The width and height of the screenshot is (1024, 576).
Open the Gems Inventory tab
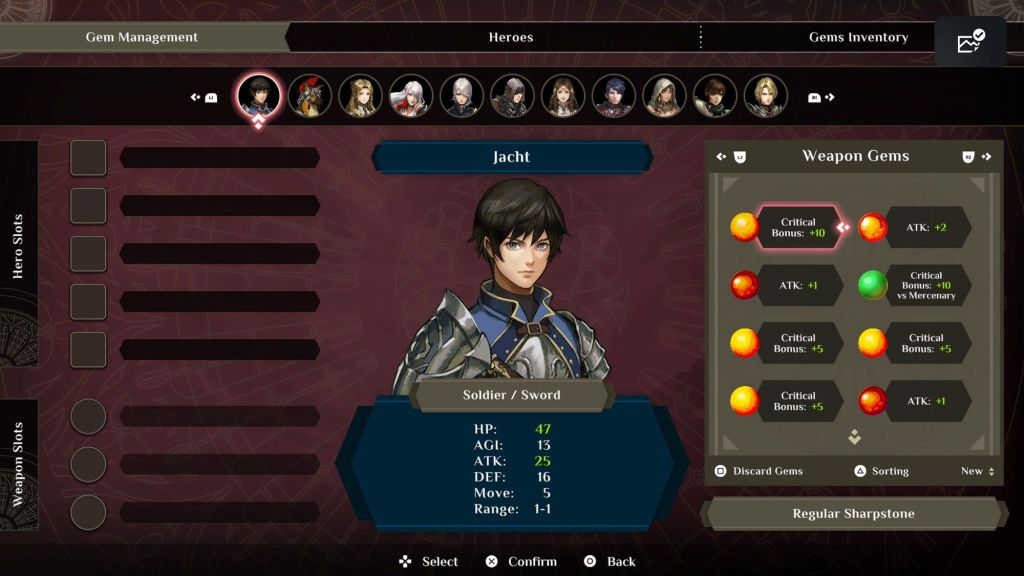tap(857, 37)
